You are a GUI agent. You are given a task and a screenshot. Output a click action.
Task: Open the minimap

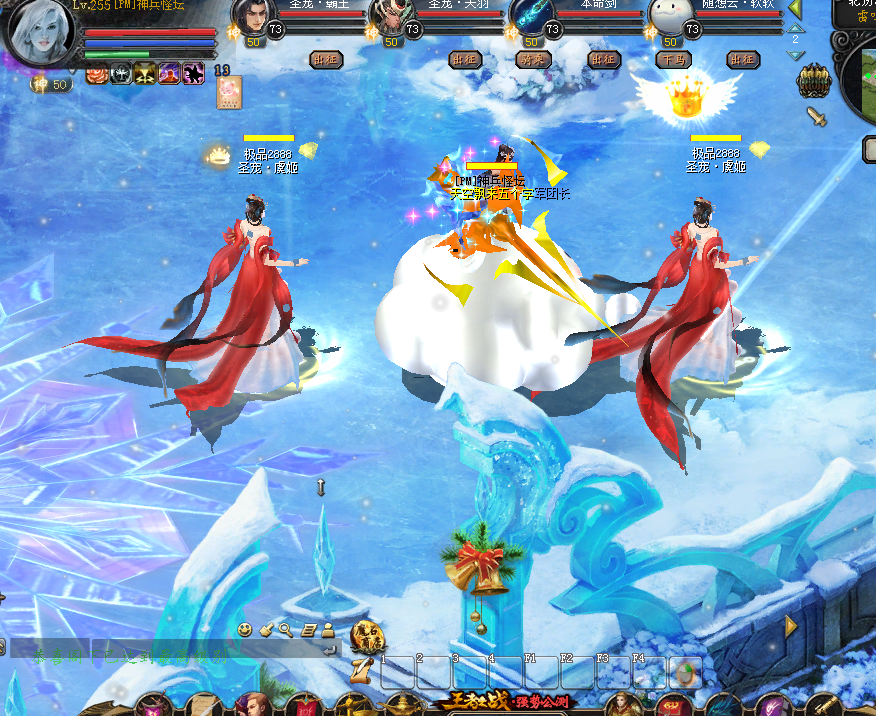(858, 80)
